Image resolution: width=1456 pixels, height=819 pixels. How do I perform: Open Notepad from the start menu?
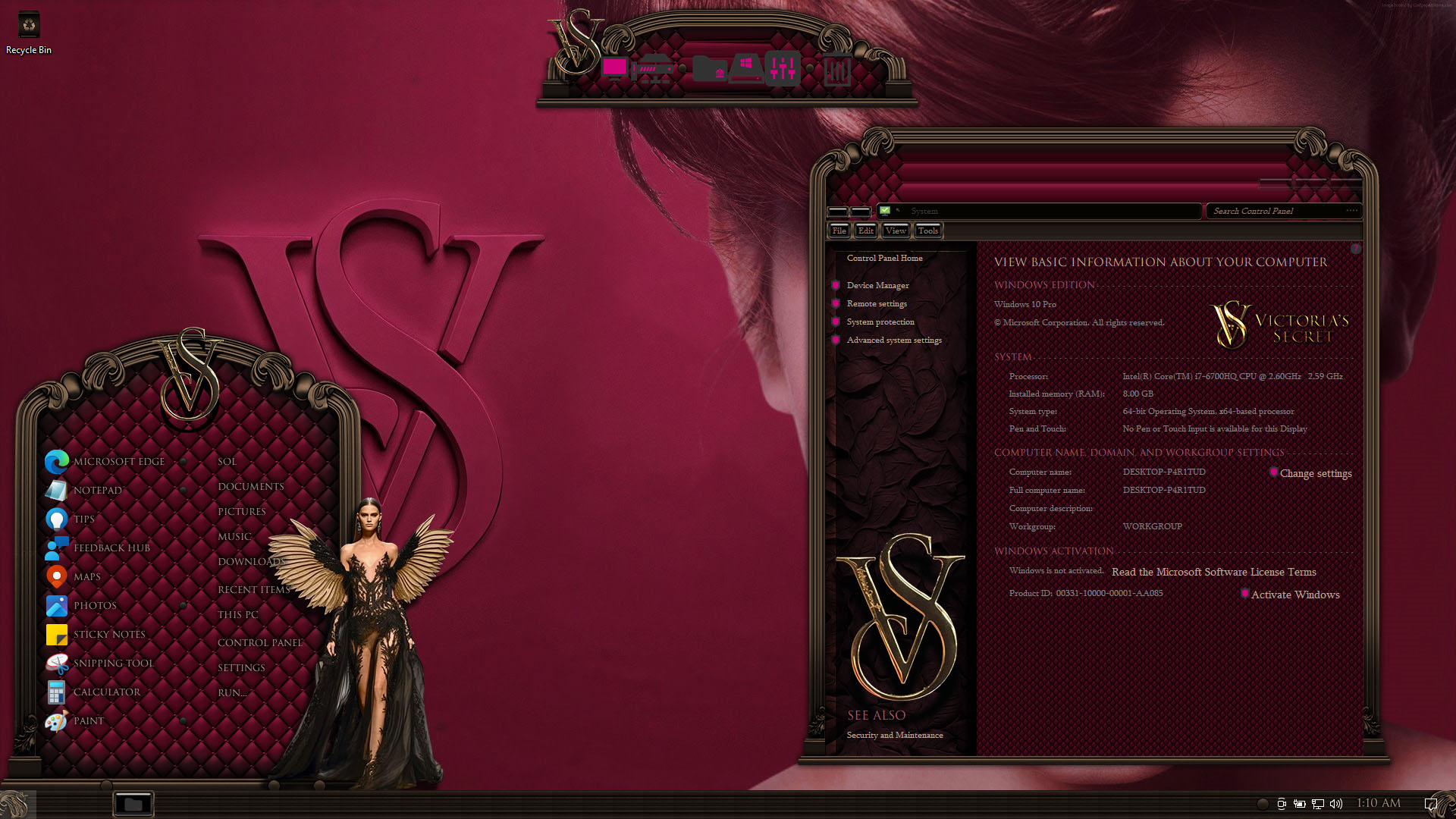pyautogui.click(x=97, y=490)
